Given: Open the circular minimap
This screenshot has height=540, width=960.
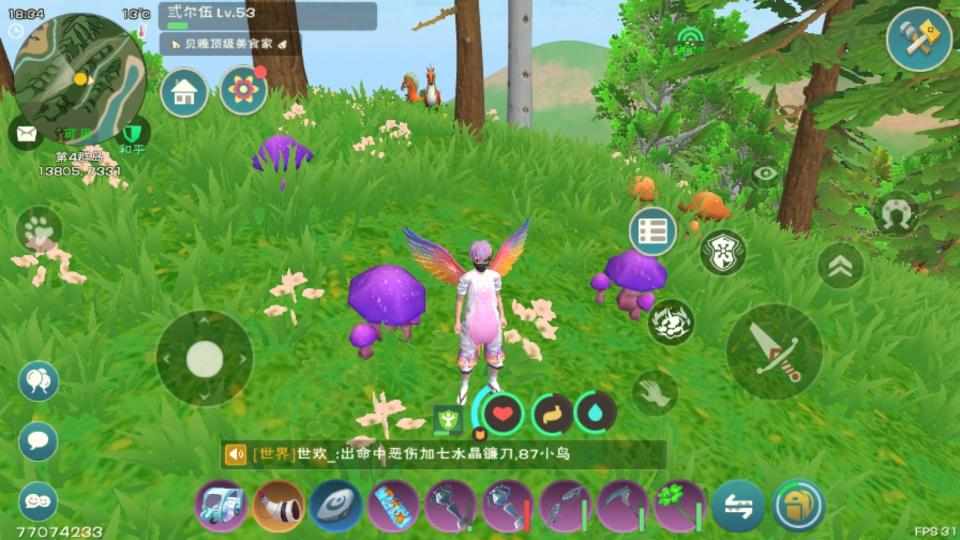Looking at the screenshot, I should point(79,66).
